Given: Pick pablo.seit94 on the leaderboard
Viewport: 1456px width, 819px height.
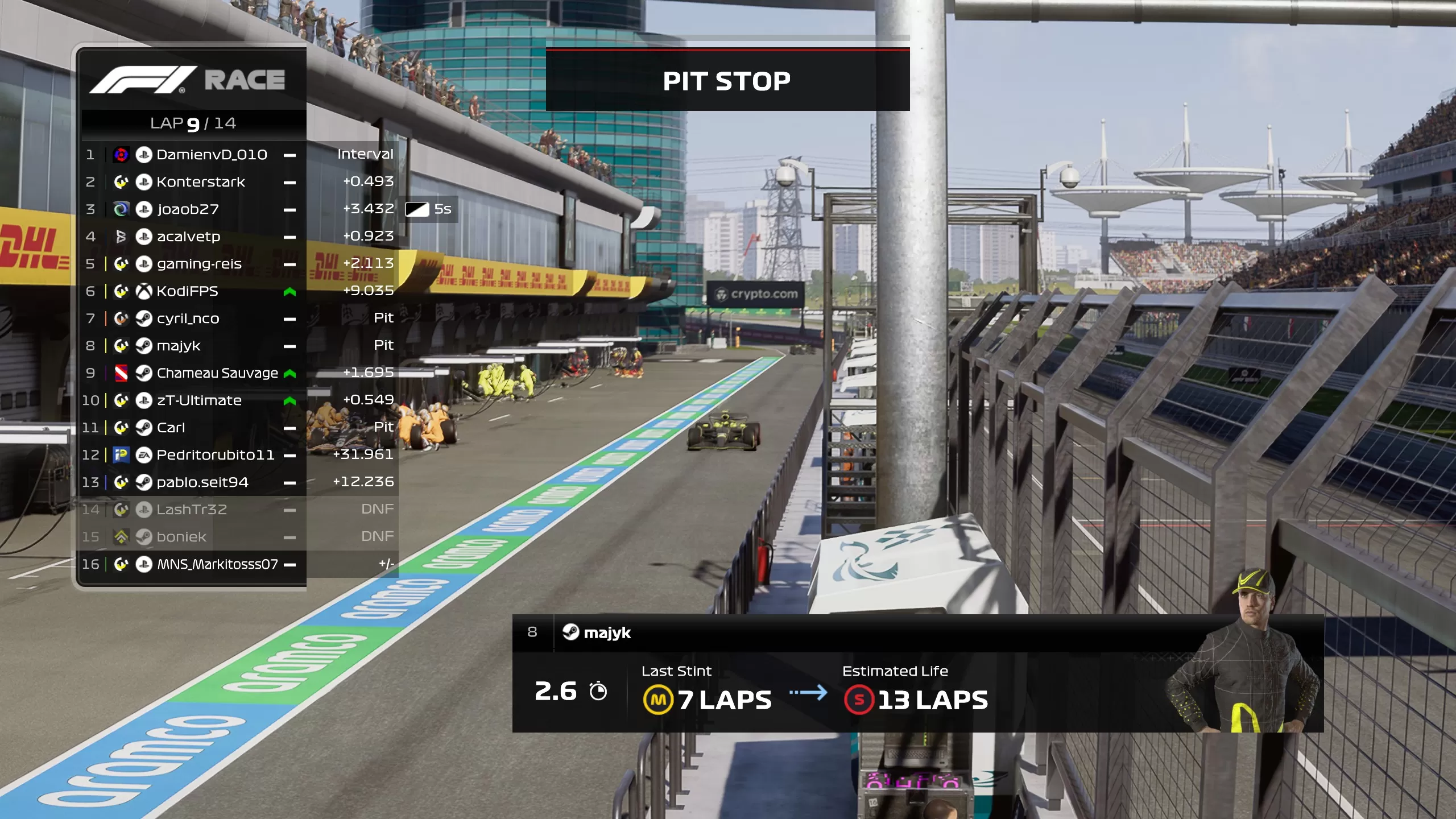Looking at the screenshot, I should click(x=202, y=482).
